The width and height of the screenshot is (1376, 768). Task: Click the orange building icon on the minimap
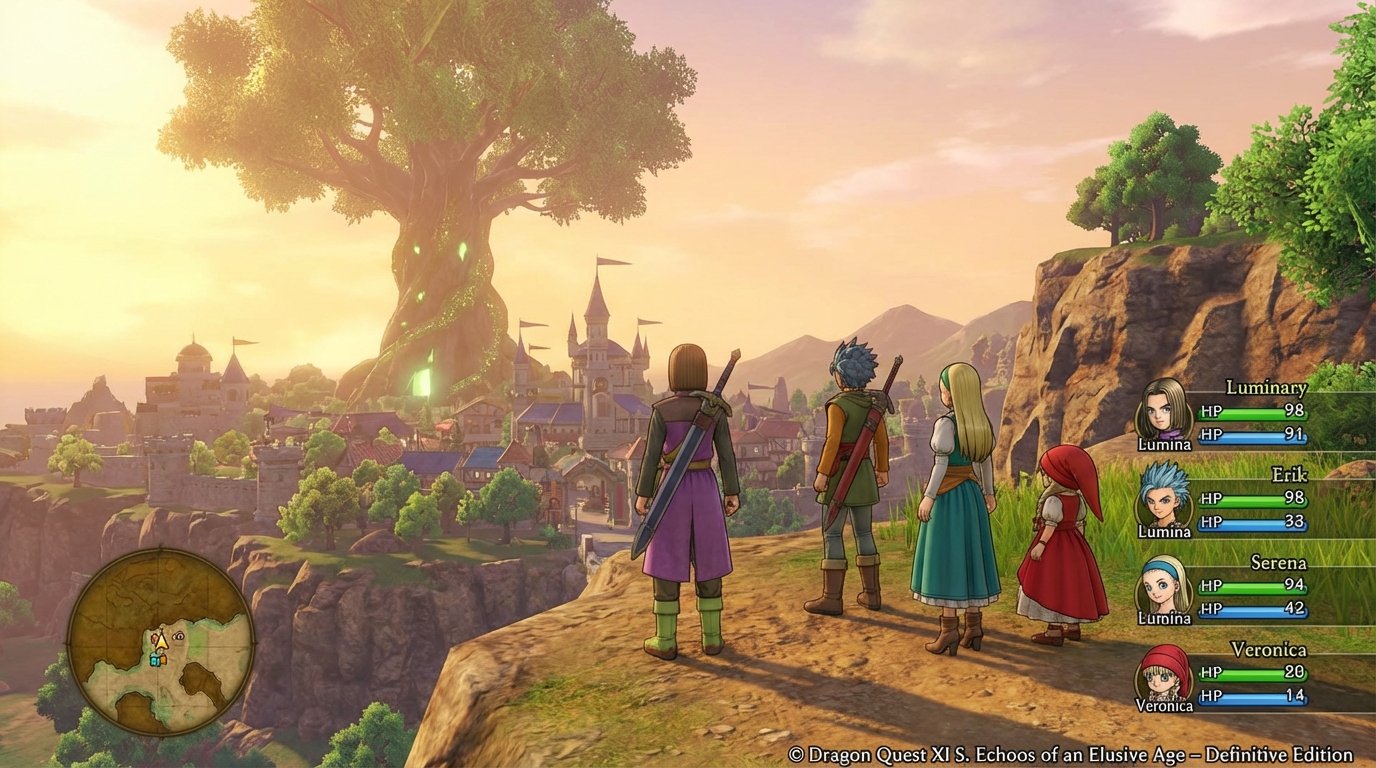click(163, 660)
